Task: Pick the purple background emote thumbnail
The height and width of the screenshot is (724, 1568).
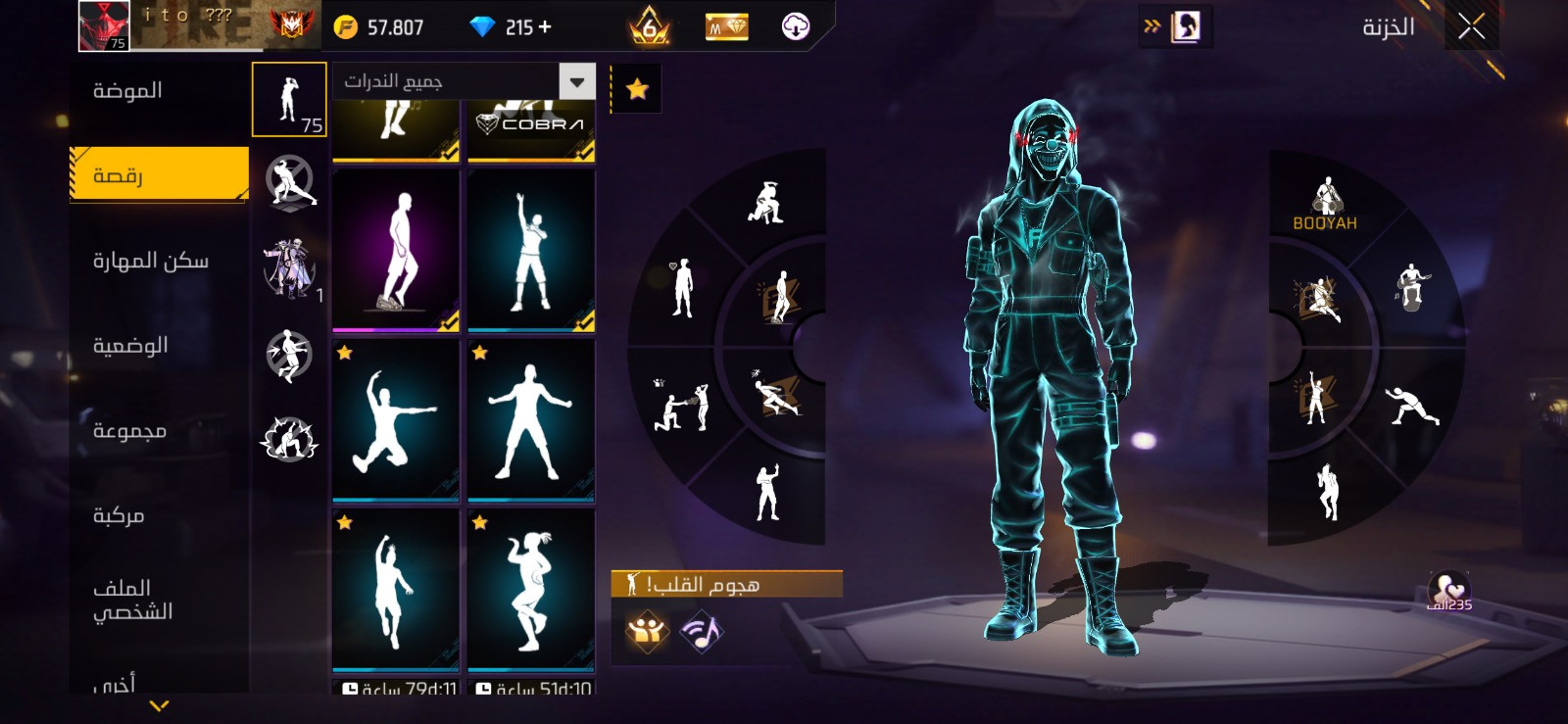Action: point(396,251)
